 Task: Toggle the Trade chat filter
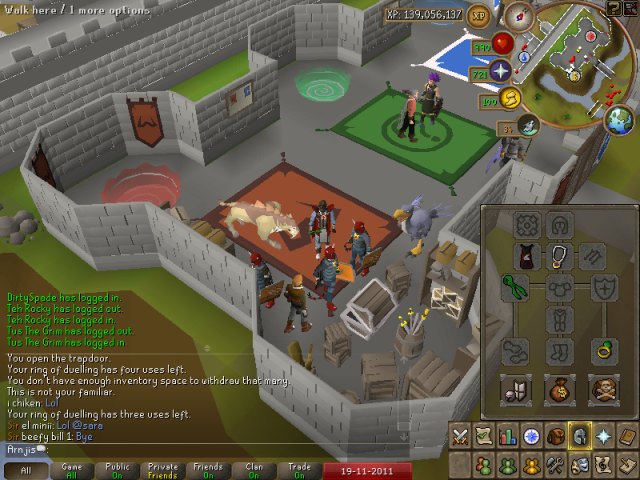tap(299, 469)
